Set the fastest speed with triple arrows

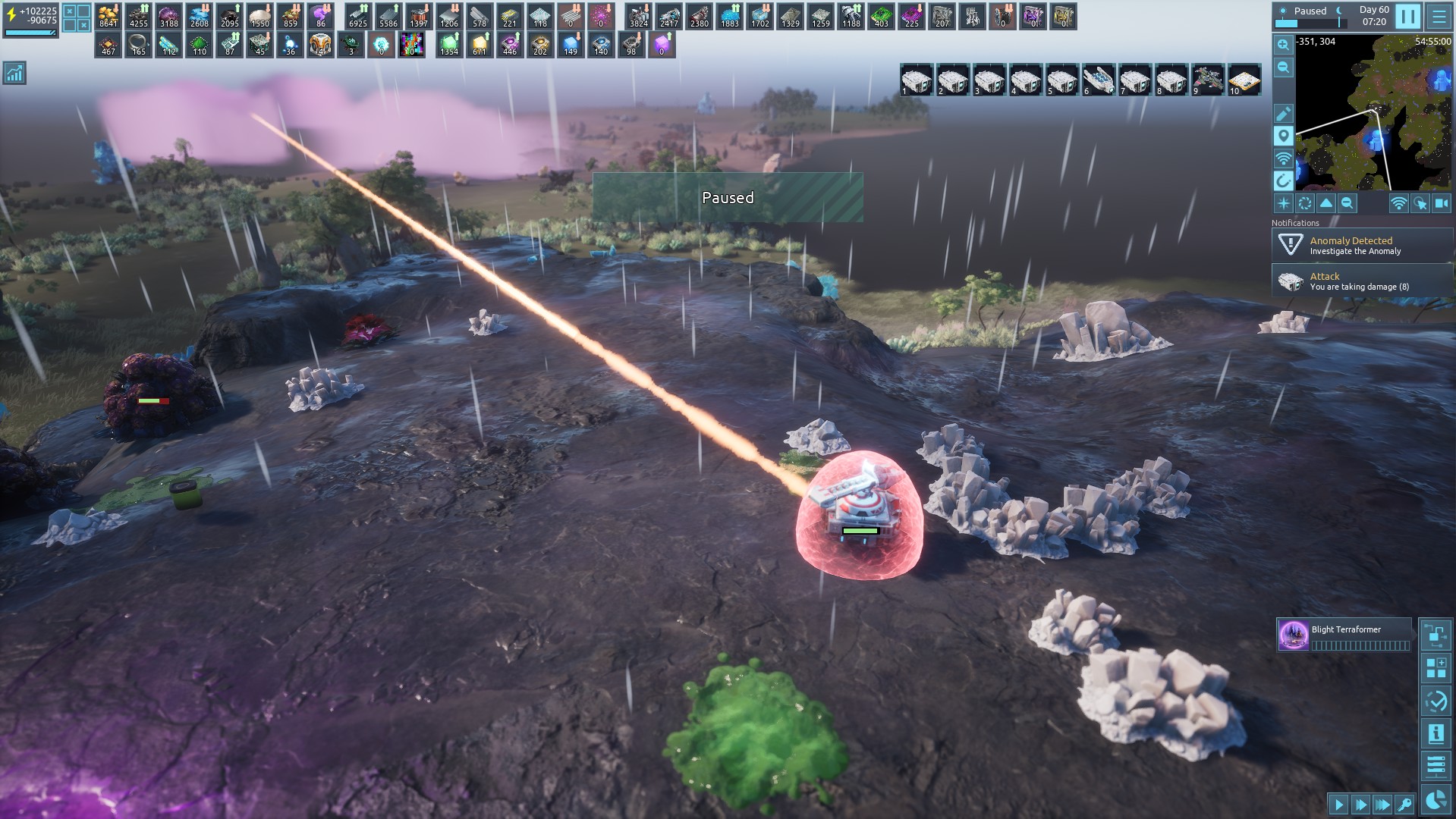click(1382, 805)
